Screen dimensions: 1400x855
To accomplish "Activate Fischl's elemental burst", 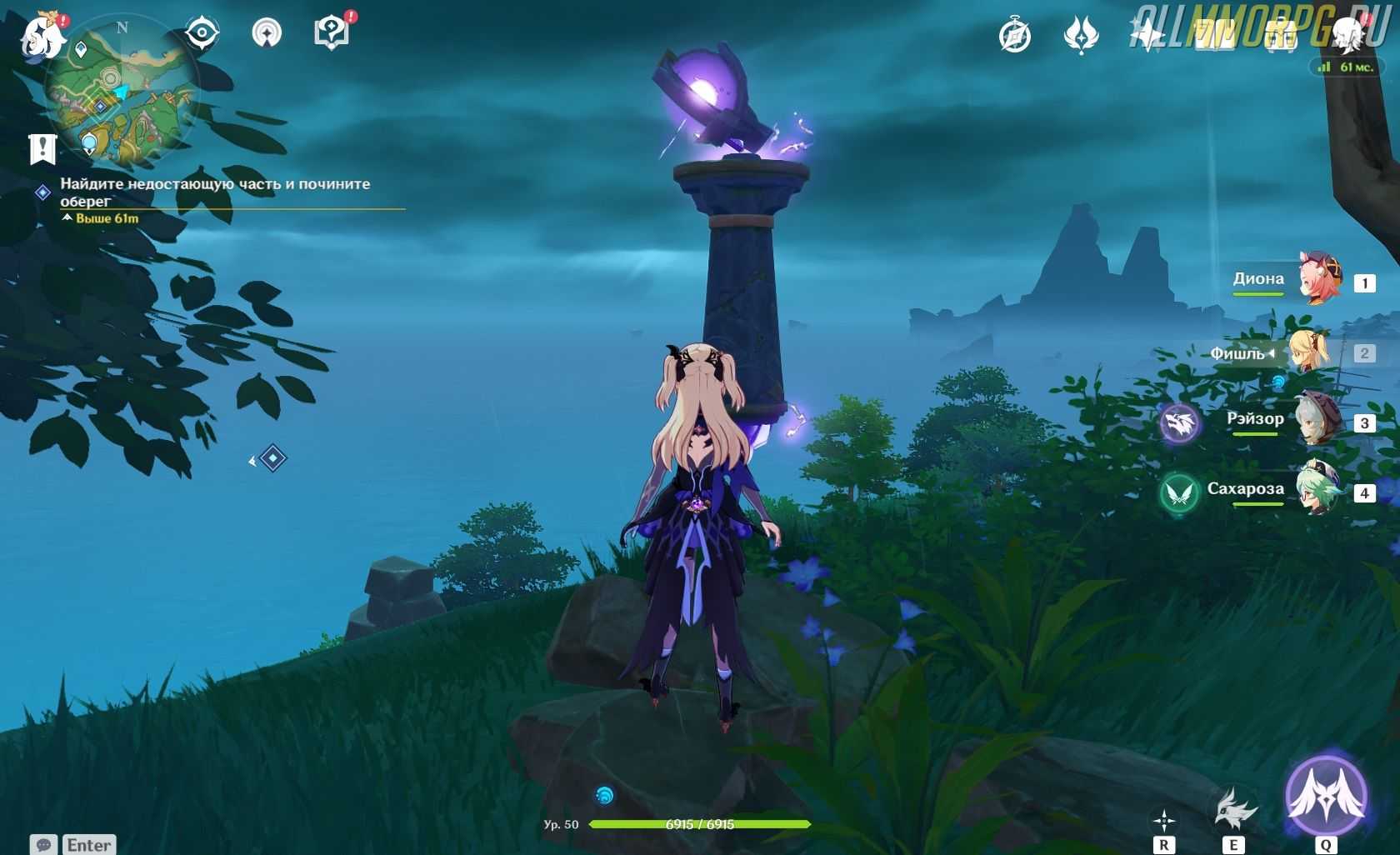I will pyautogui.click(x=1326, y=795).
